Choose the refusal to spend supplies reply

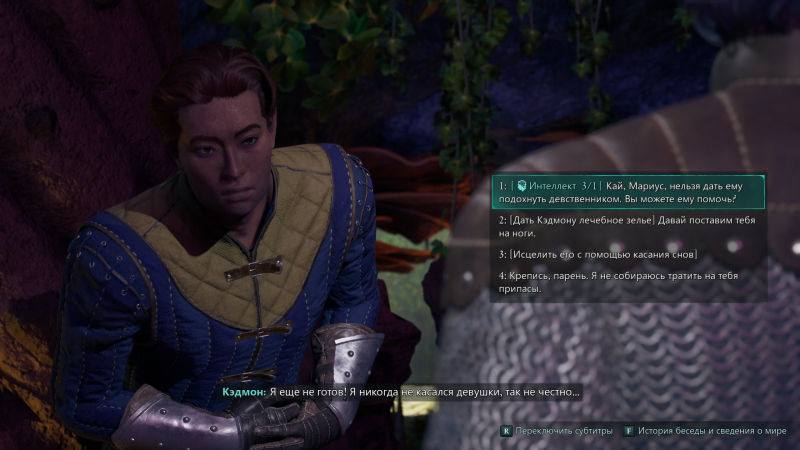628,282
